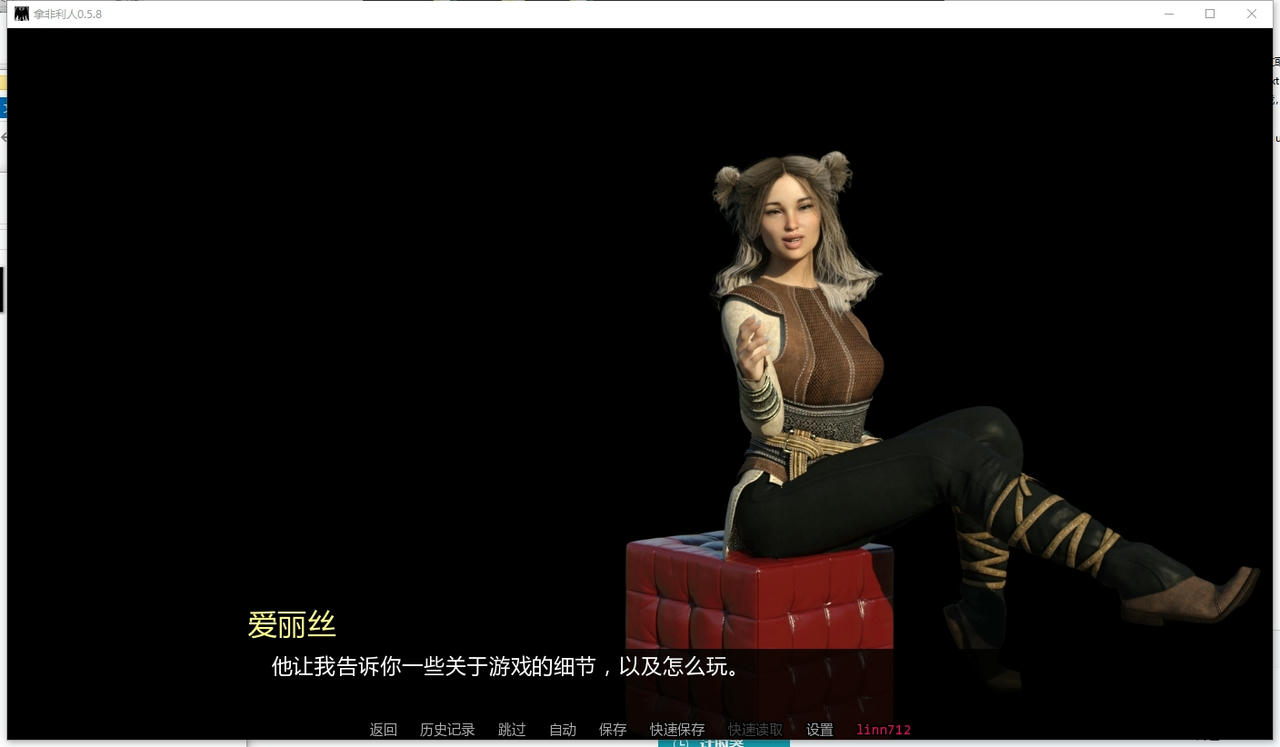Click the back arrow visible at the left edge
Viewport: 1280px width, 747px height.
[x=3, y=137]
